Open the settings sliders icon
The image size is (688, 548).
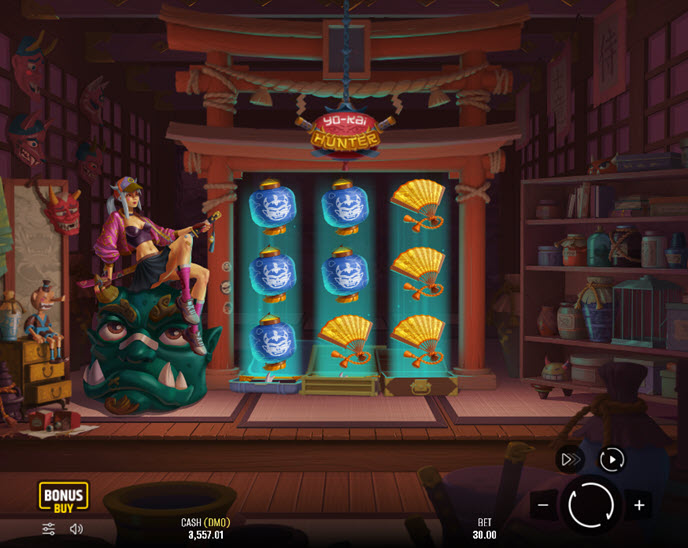(48, 529)
